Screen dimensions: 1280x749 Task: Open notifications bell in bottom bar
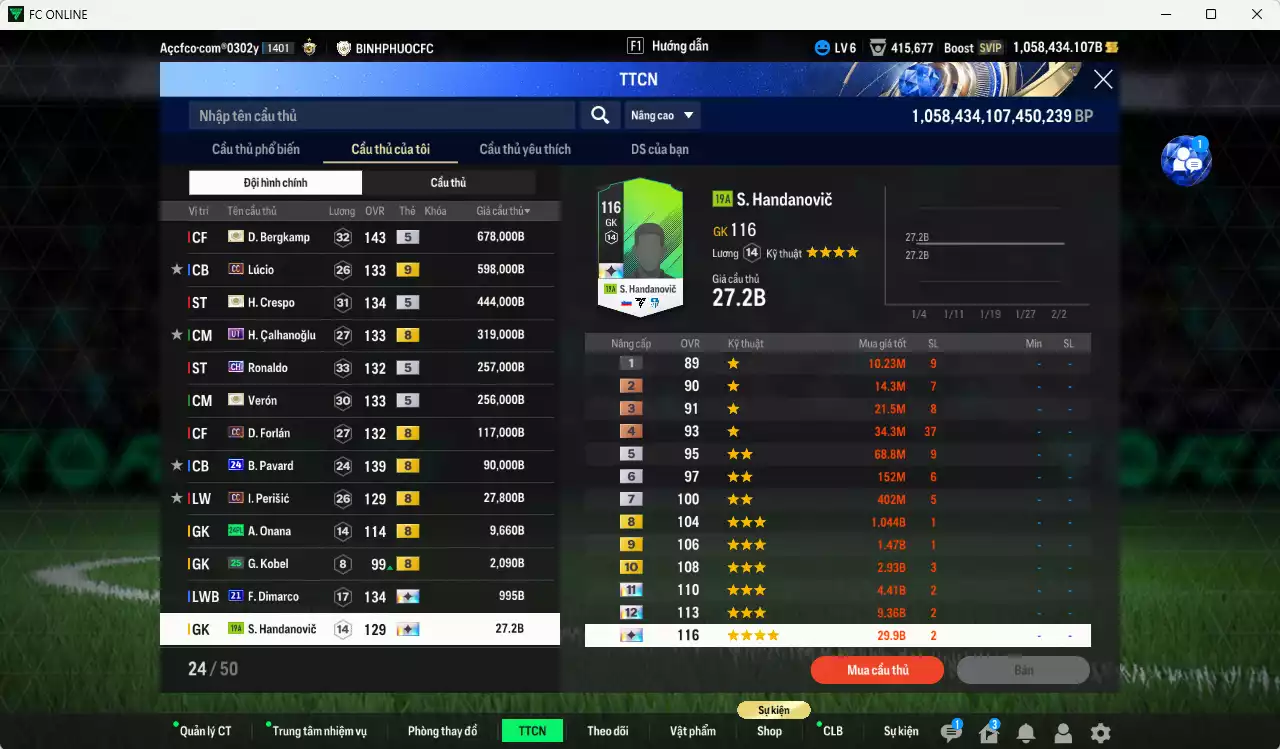[x=1026, y=732]
